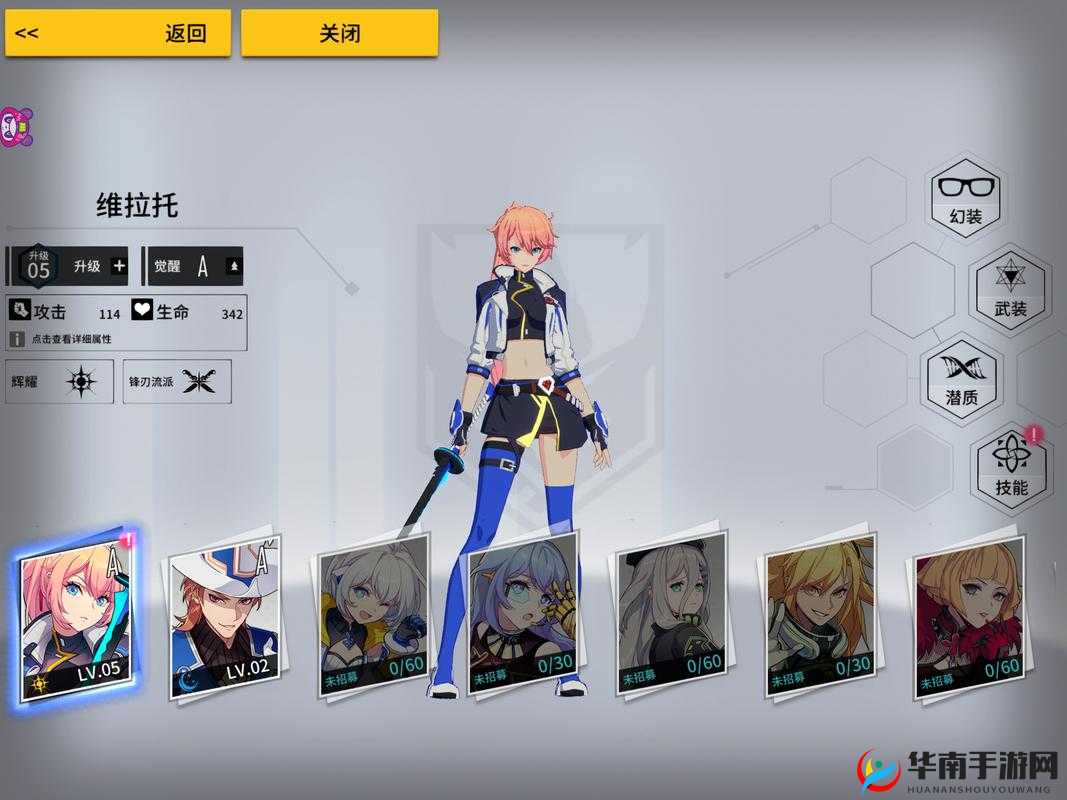Select the grinning long blonde-haired character card
Viewport: 1067px width, 800px height.
tap(822, 614)
